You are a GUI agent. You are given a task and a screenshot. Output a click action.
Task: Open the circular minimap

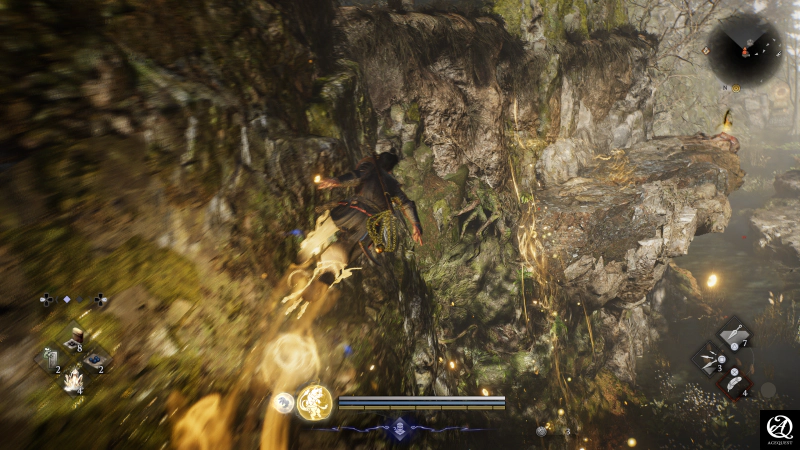(744, 48)
